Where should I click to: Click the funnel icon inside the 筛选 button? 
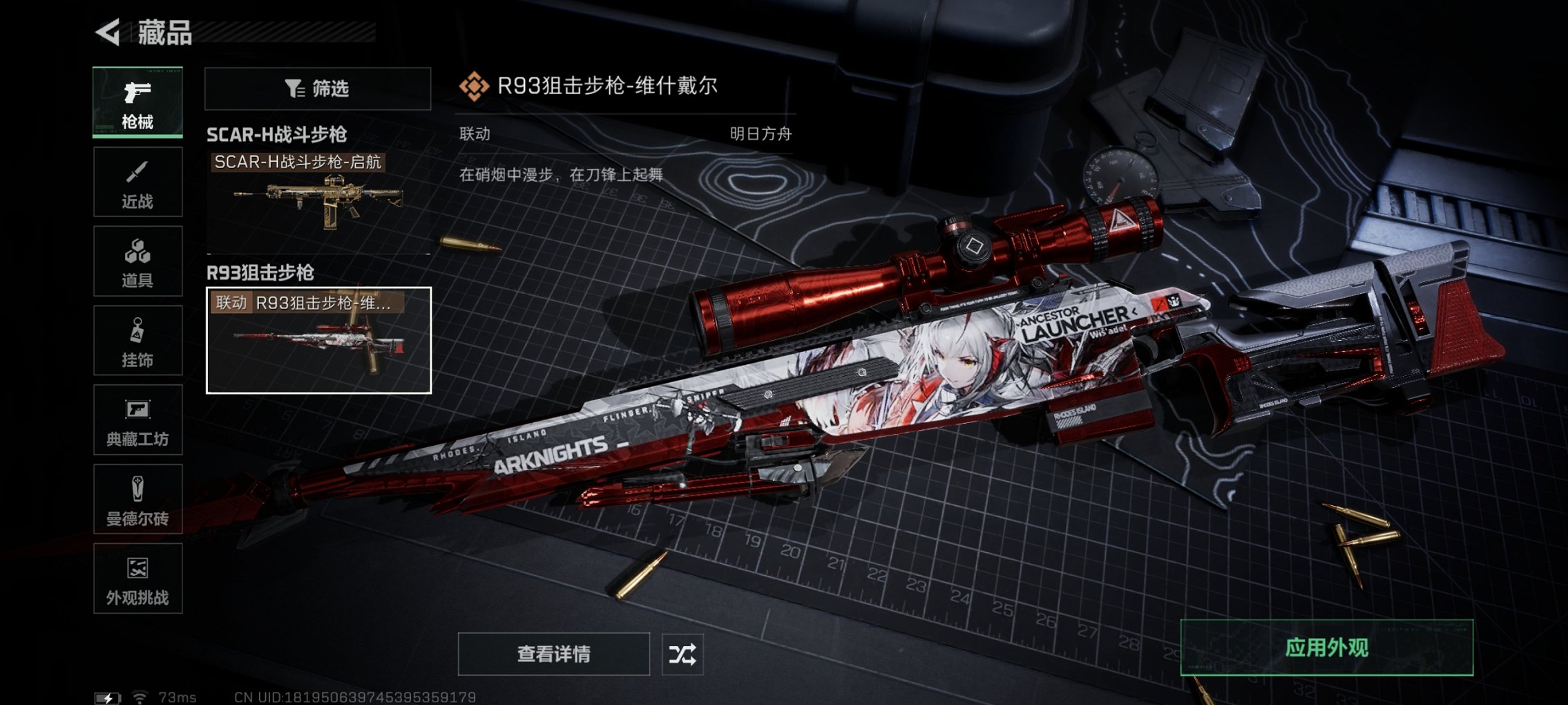pos(293,88)
